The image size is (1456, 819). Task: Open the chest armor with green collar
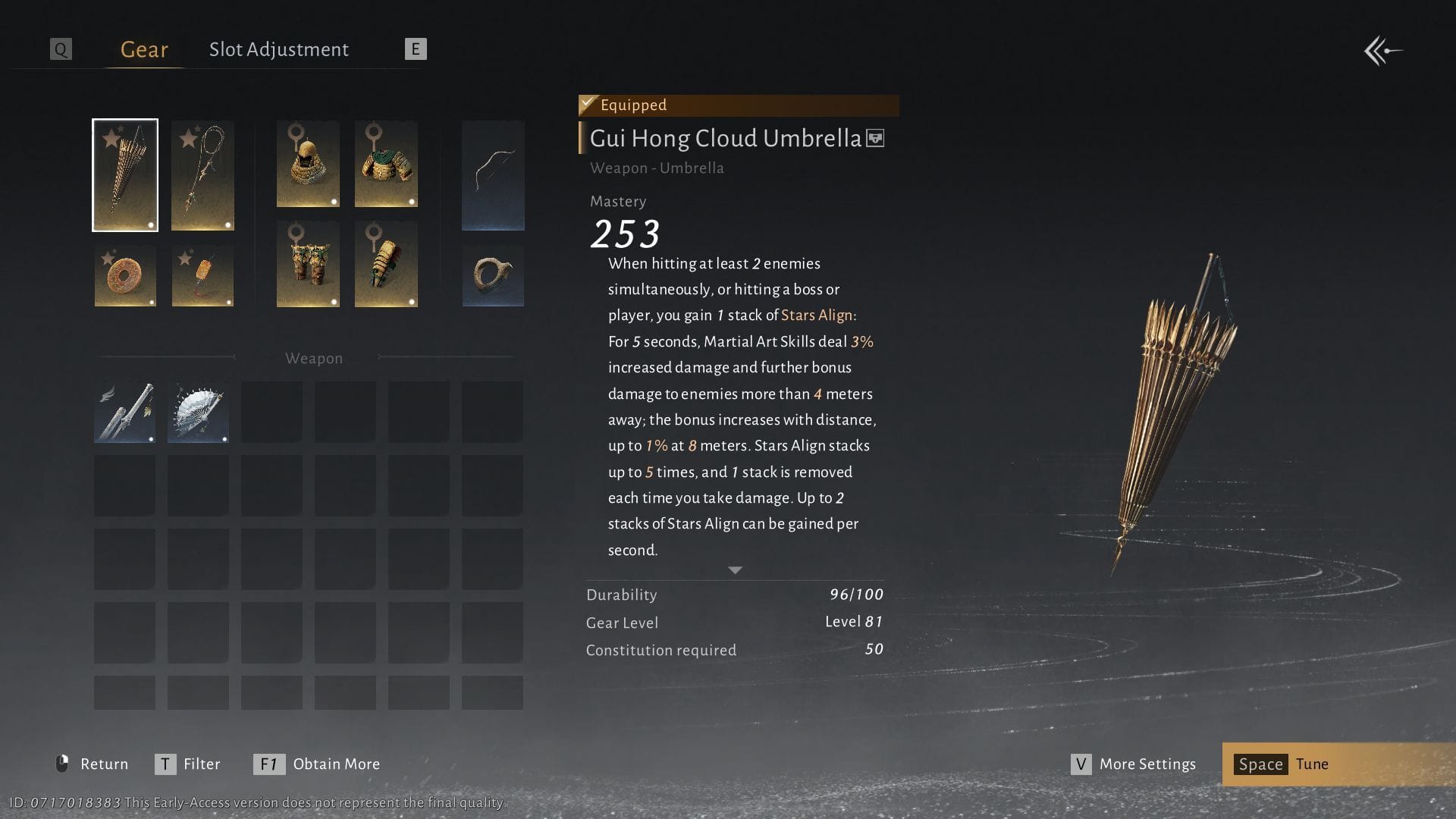tap(386, 164)
